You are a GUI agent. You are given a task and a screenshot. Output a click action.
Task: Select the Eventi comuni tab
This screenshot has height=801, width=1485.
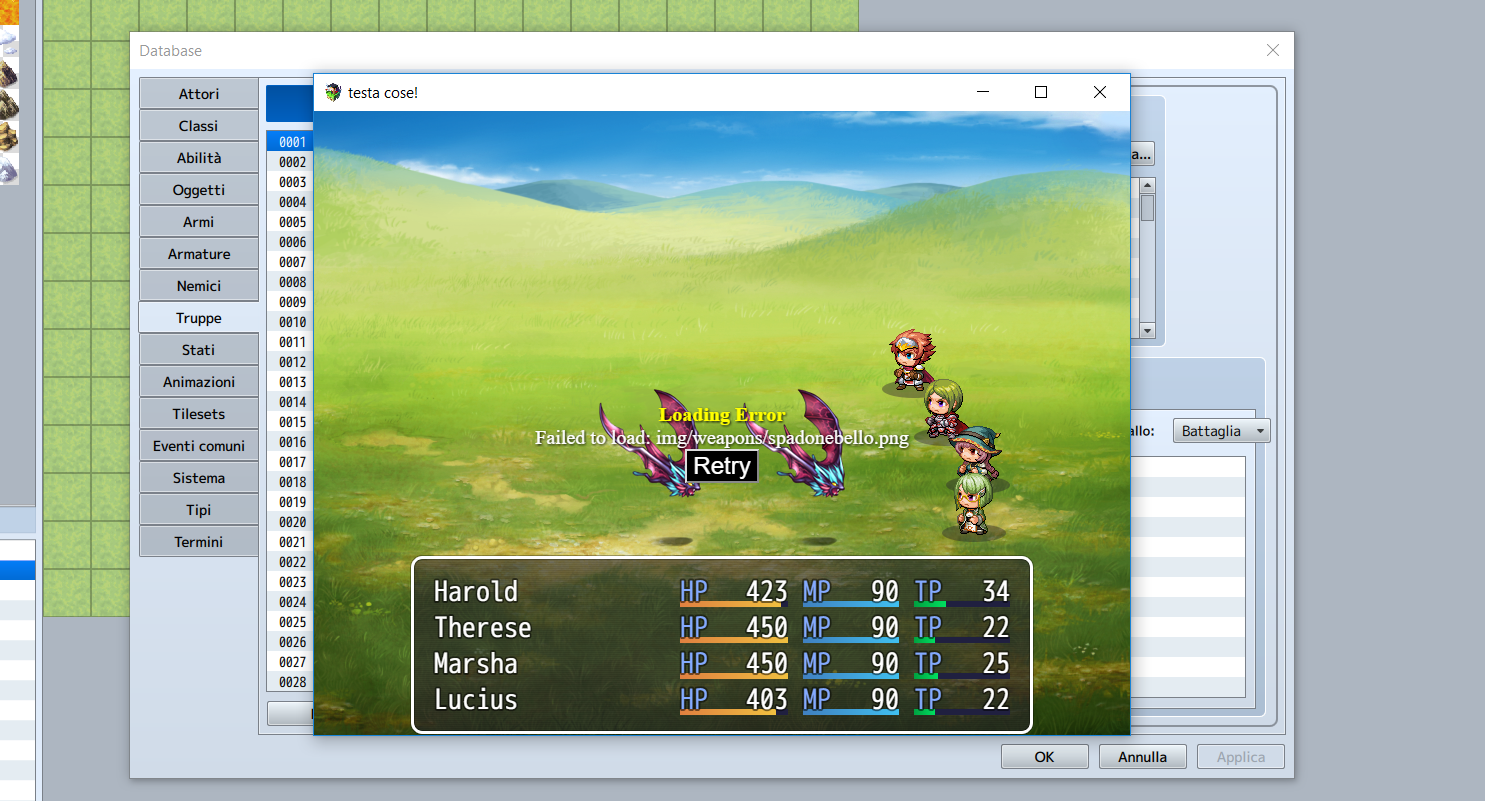coord(199,446)
